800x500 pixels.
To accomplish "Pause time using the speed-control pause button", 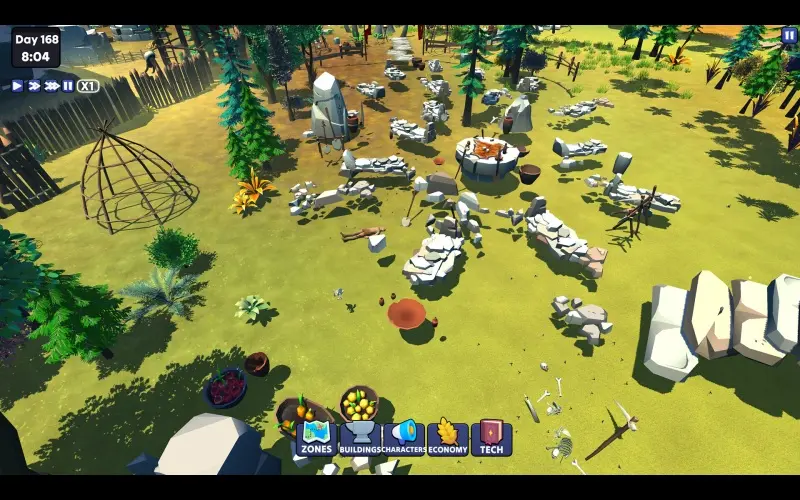I will [68, 86].
